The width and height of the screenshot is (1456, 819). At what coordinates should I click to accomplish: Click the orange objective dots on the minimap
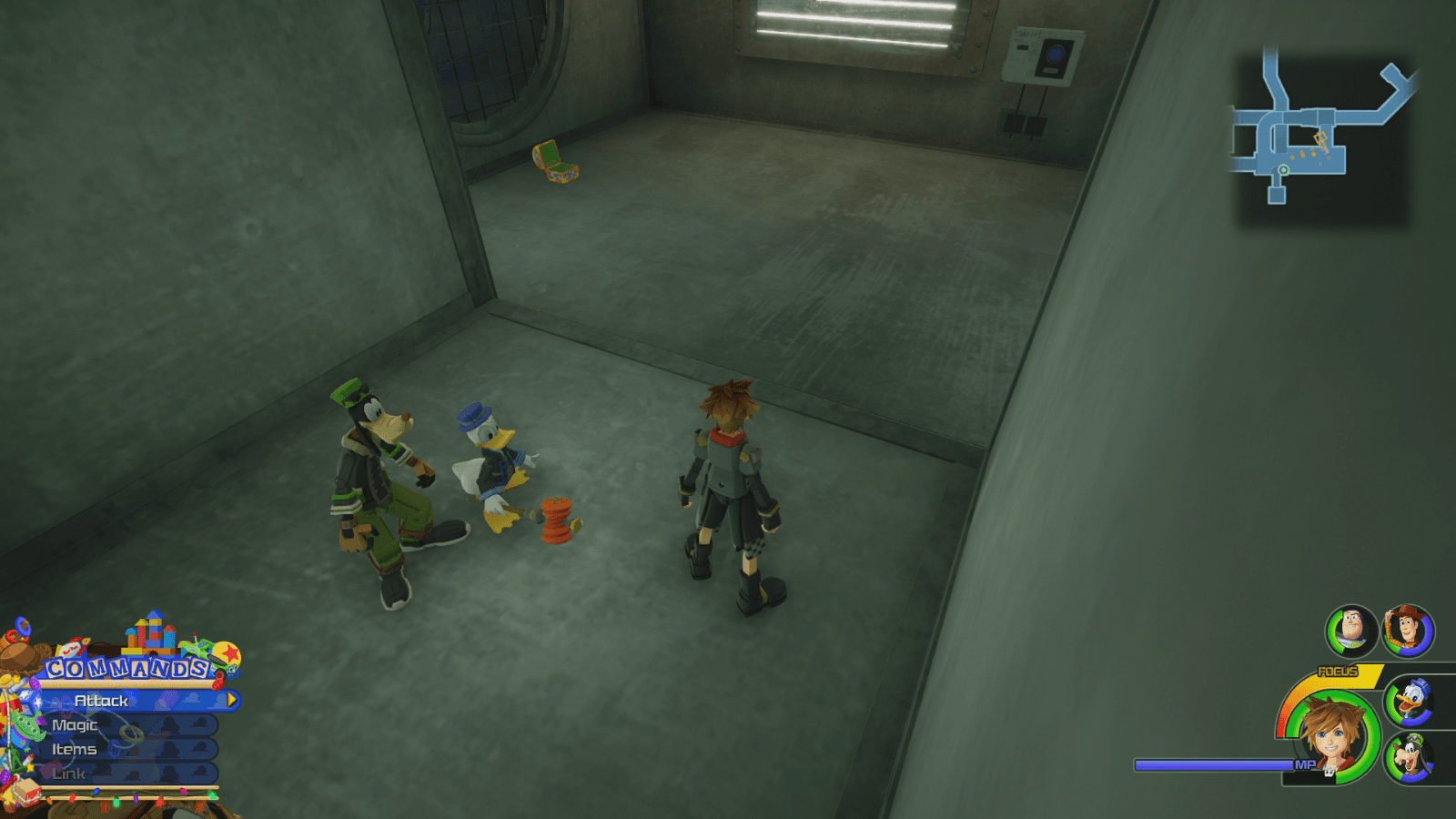click(x=1304, y=152)
